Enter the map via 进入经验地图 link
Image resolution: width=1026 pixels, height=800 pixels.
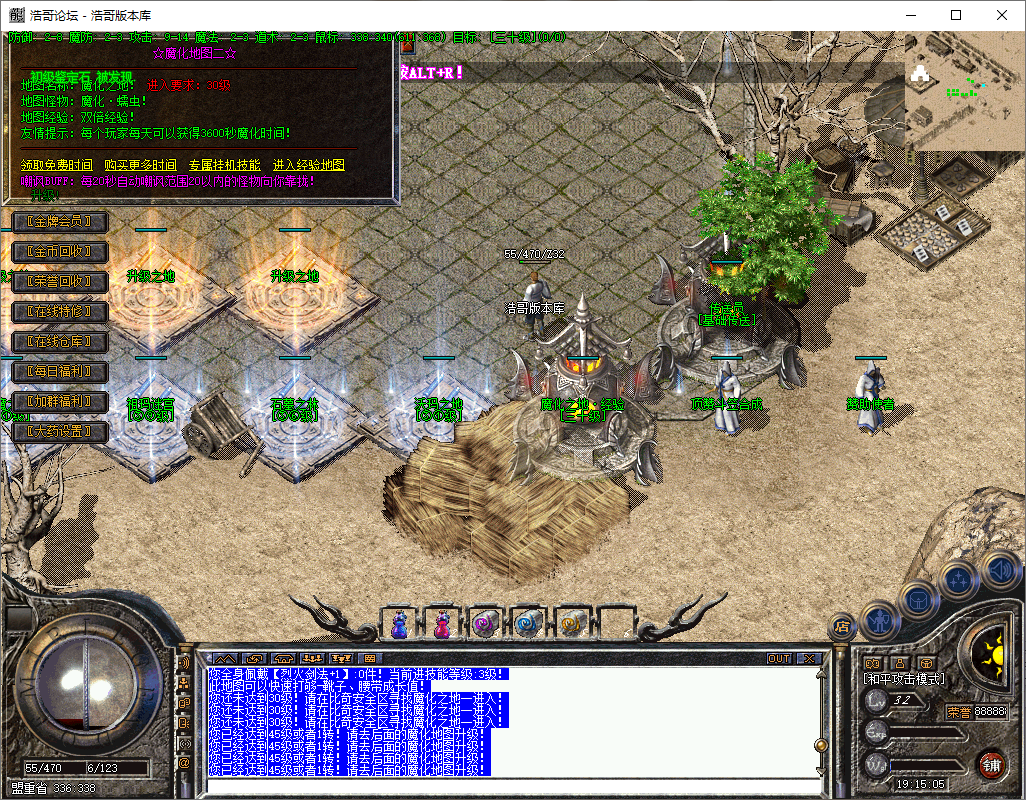(309, 165)
